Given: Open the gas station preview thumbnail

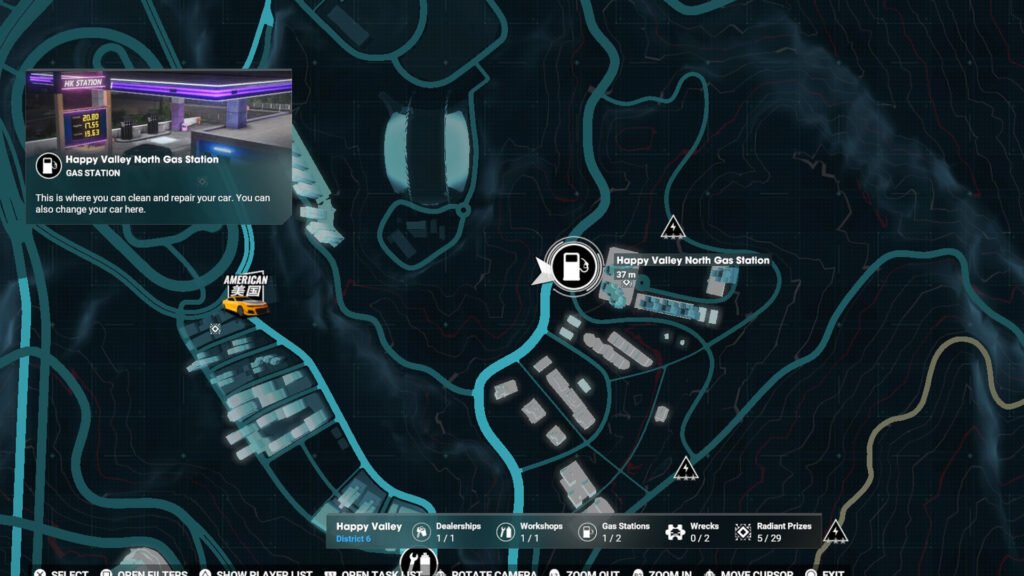Looking at the screenshot, I should [158, 107].
